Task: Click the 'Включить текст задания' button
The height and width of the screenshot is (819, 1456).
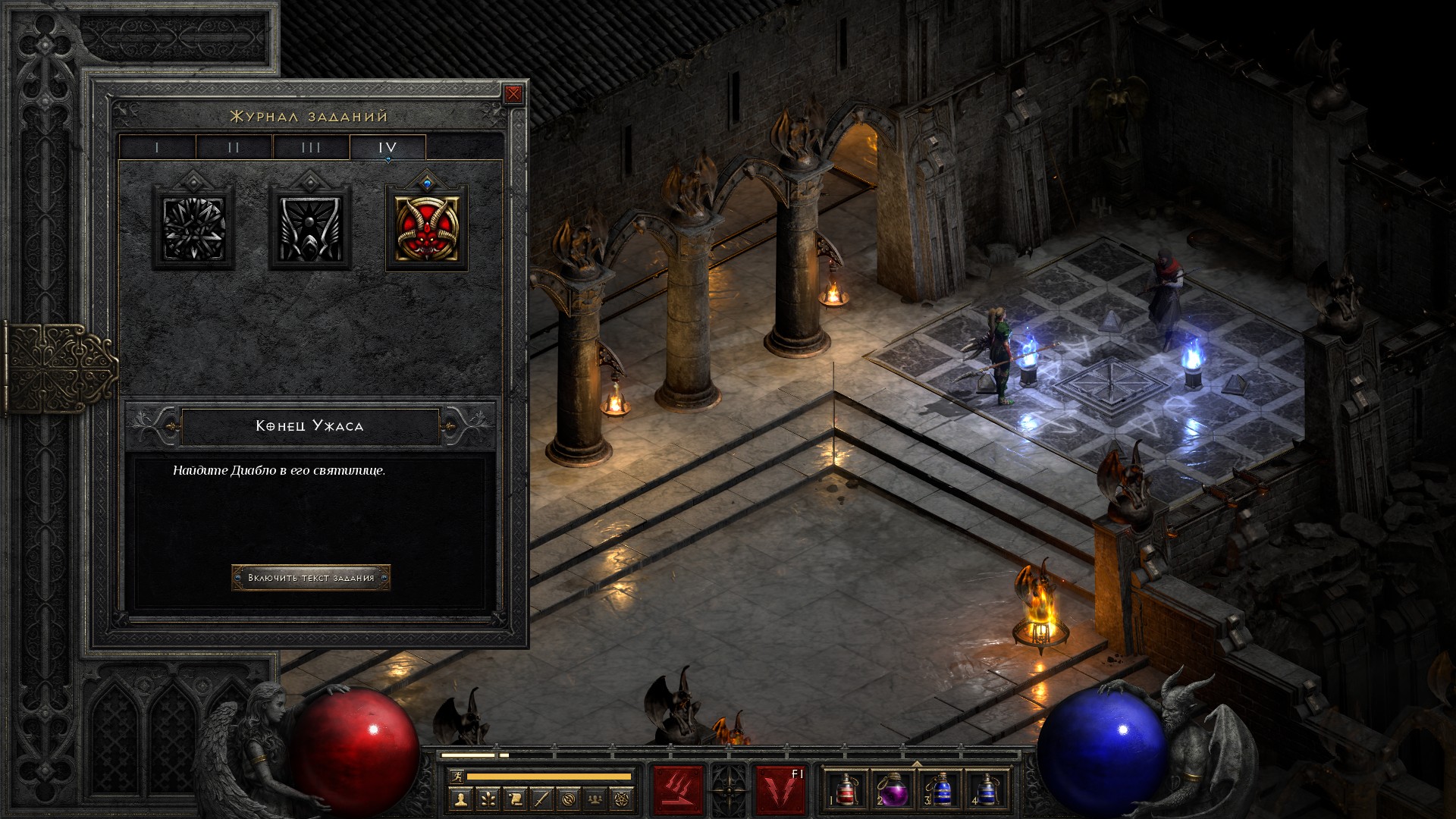Action: click(311, 578)
